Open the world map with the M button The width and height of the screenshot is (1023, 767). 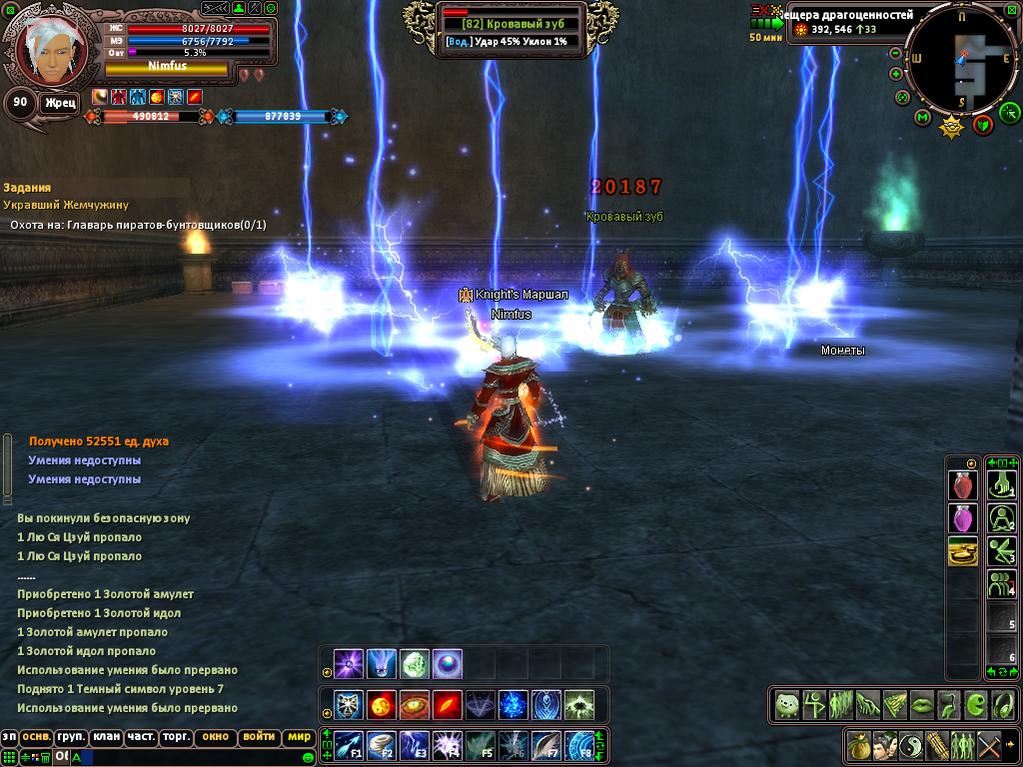(x=922, y=118)
